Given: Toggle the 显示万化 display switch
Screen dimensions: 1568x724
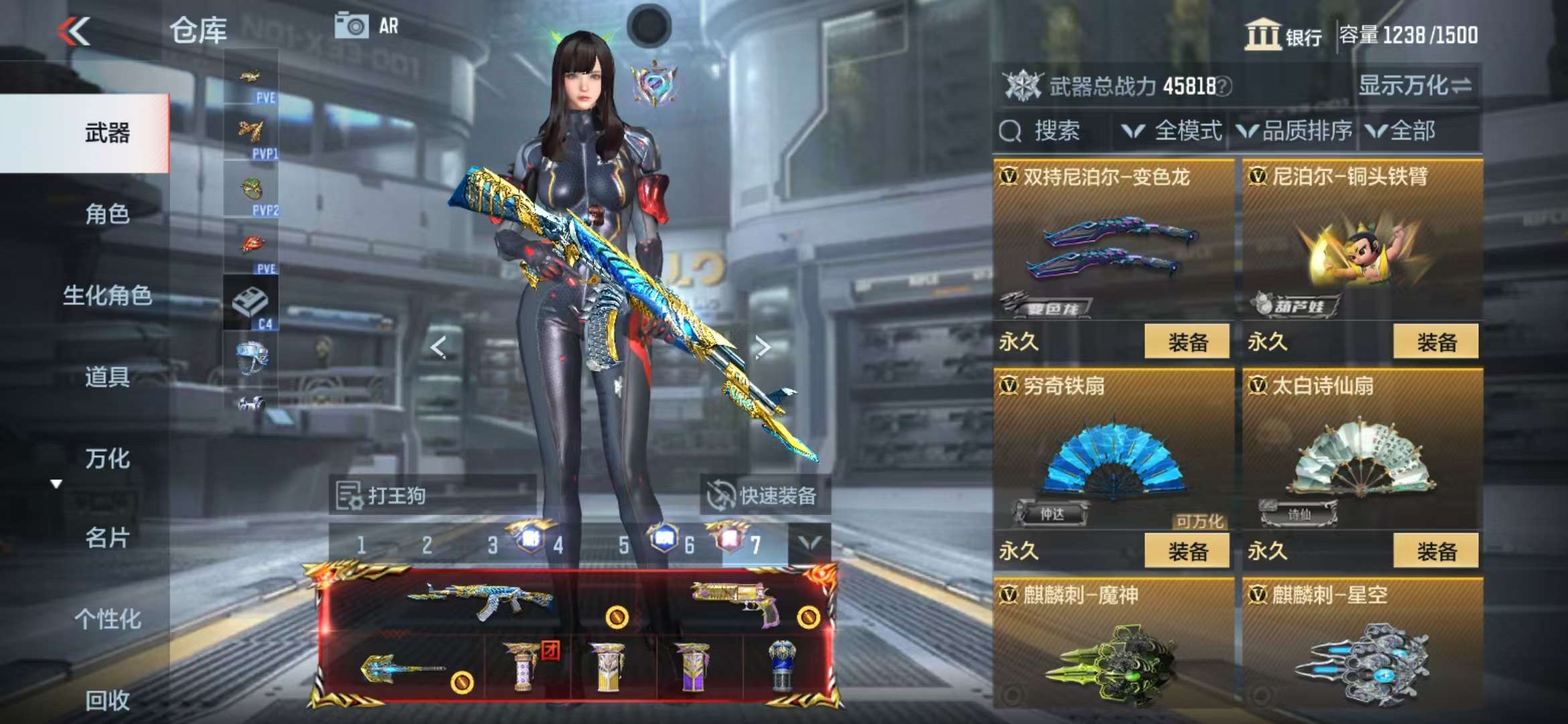Looking at the screenshot, I should click(1415, 86).
